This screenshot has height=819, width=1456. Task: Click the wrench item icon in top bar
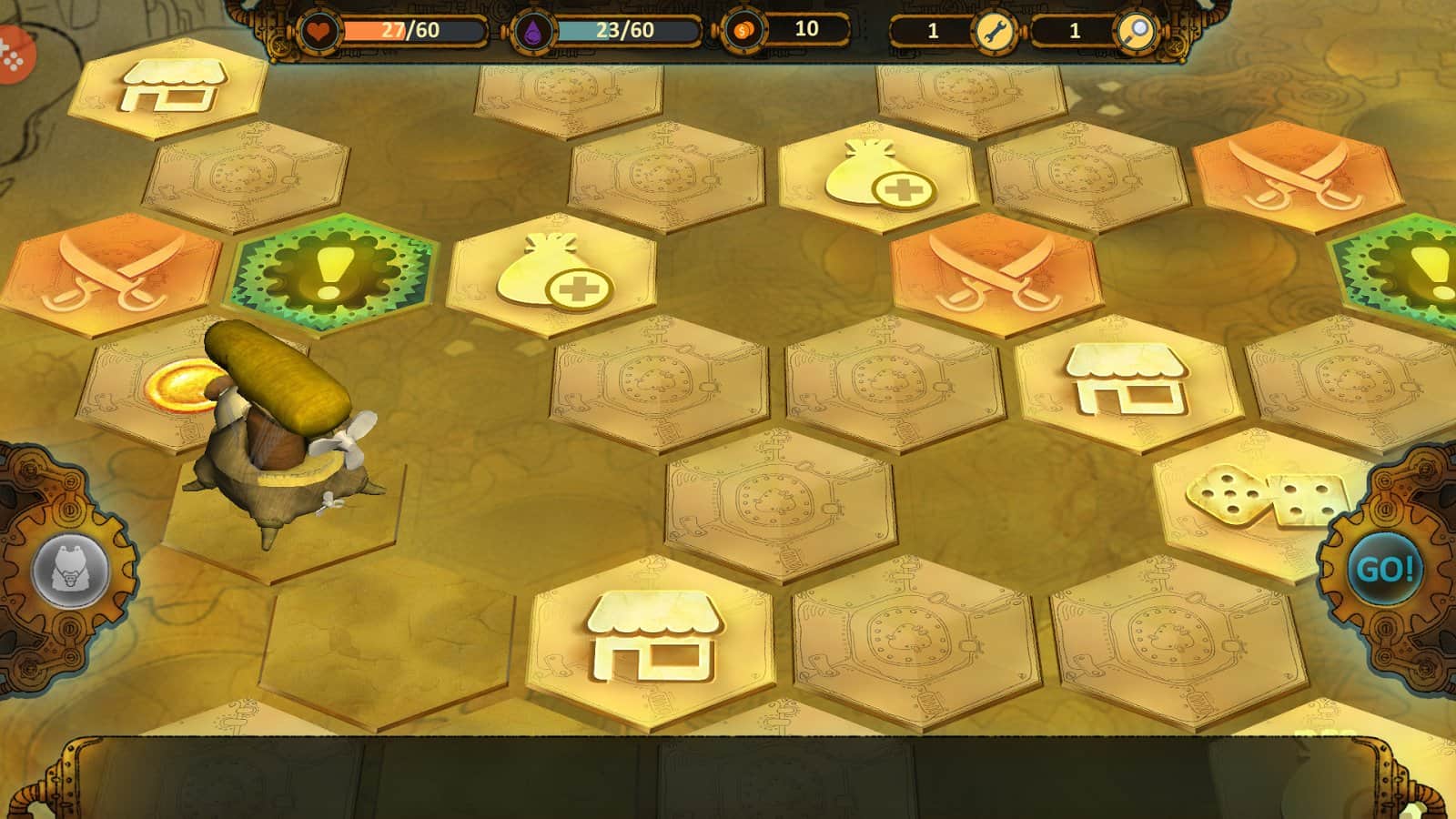pyautogui.click(x=994, y=30)
